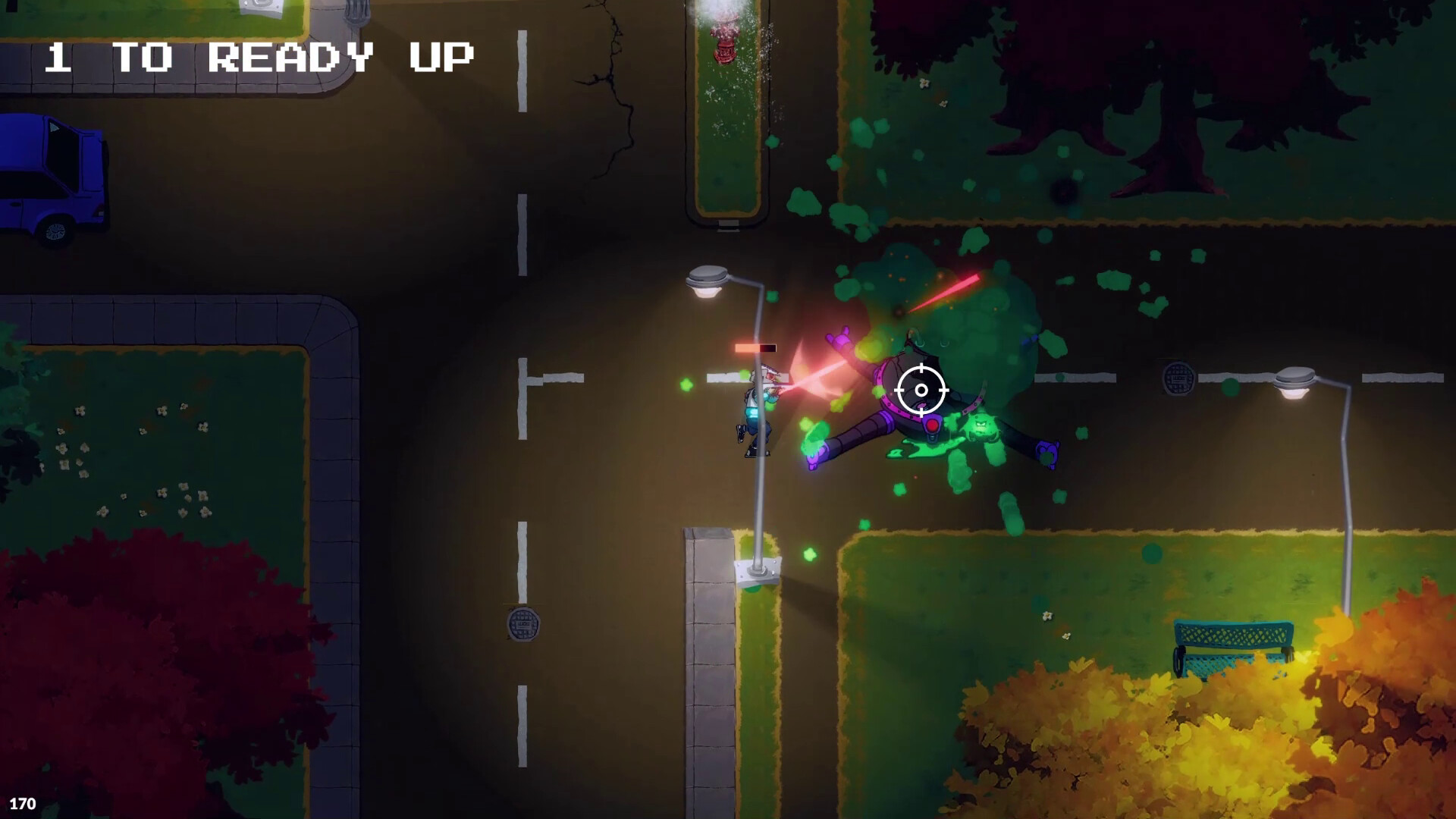Click the crosshair reticle on the robot boss

tap(922, 389)
